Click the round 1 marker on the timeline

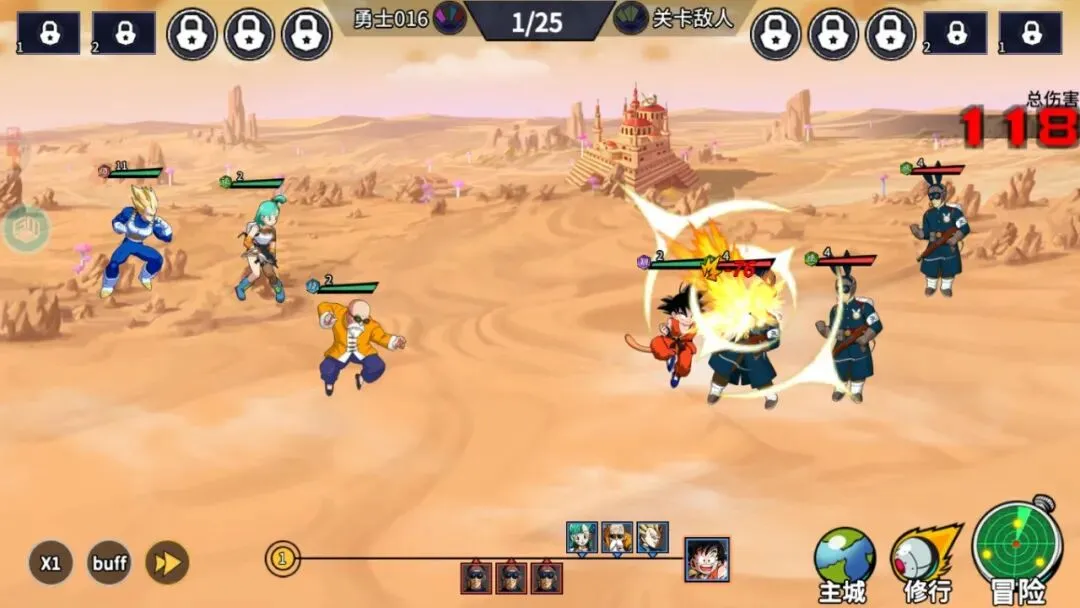coord(283,558)
